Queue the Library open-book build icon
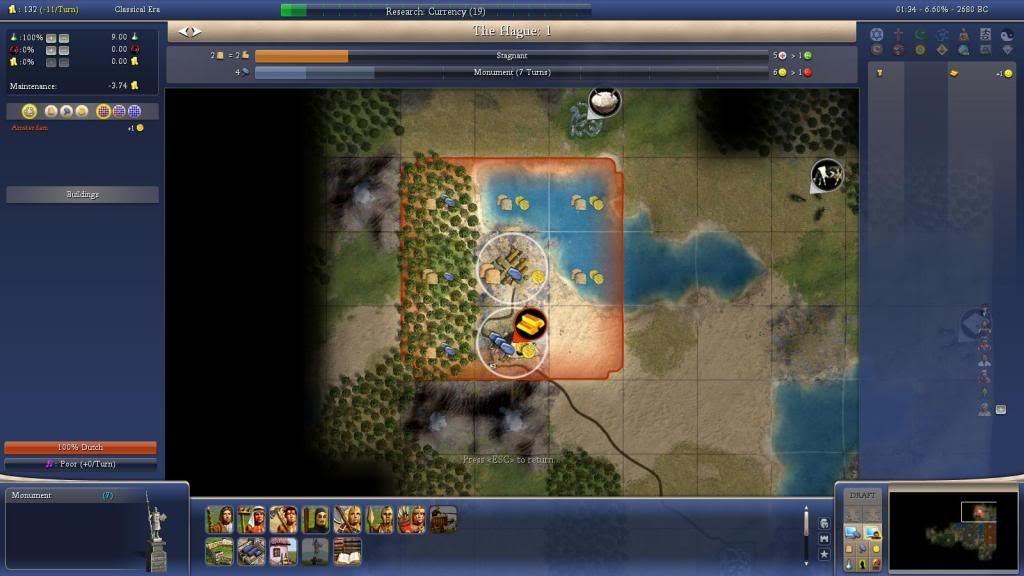The height and width of the screenshot is (576, 1024). click(347, 551)
